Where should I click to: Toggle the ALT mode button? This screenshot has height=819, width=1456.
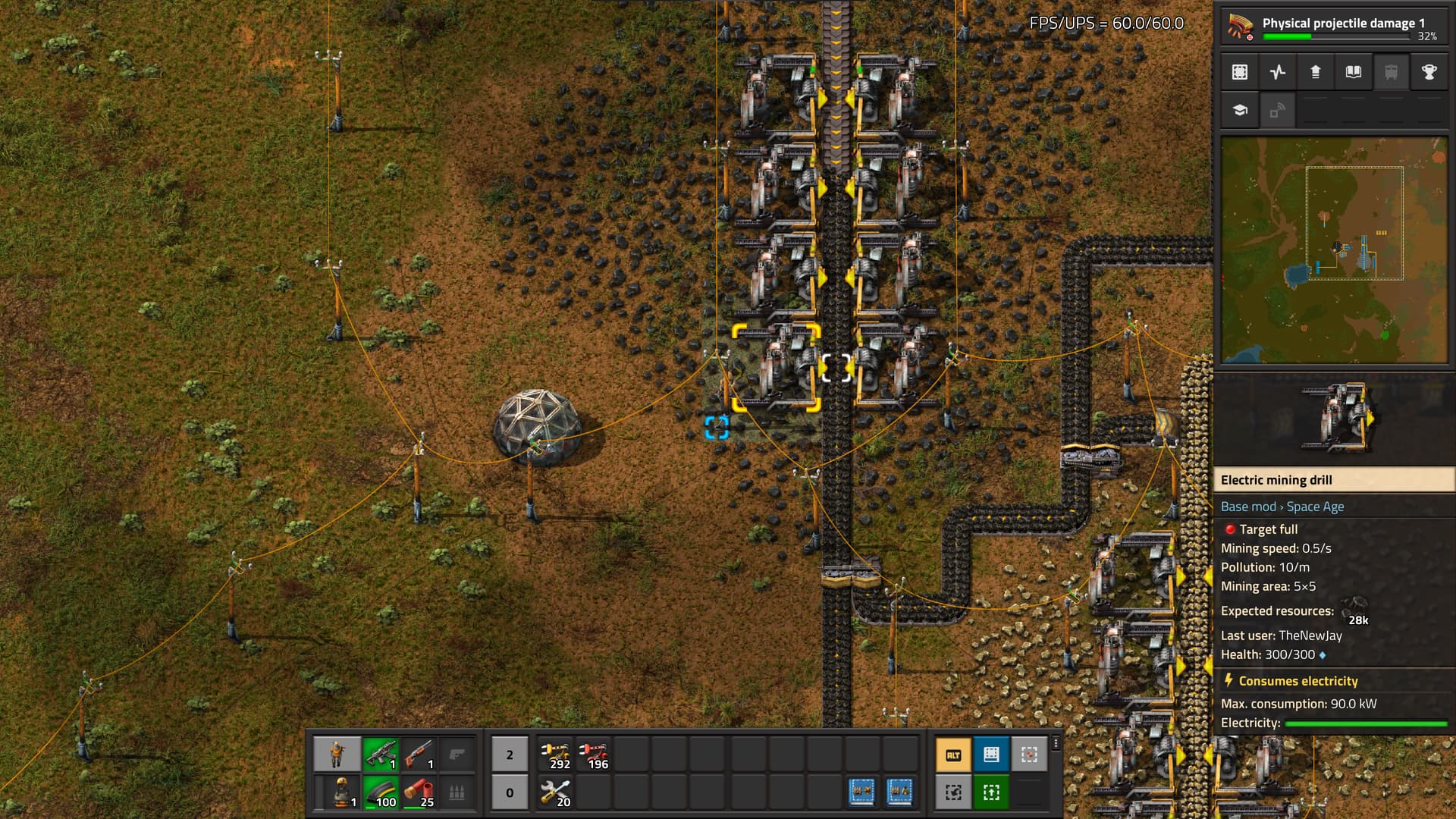953,755
